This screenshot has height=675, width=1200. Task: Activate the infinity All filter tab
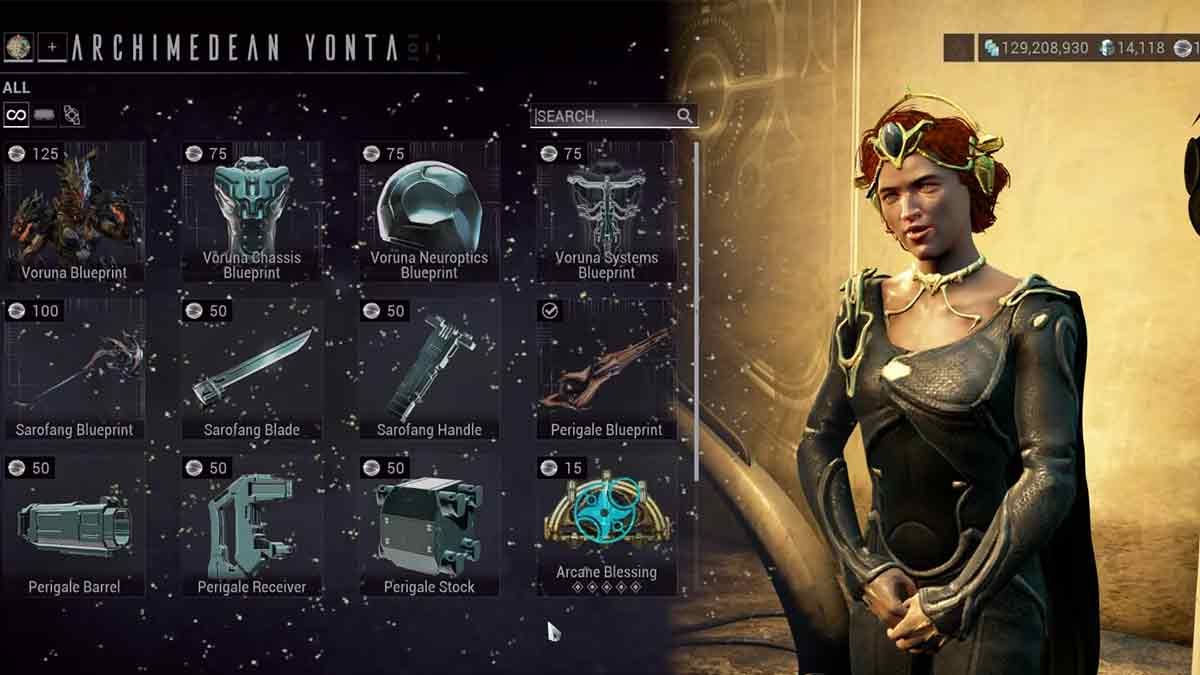[x=16, y=115]
